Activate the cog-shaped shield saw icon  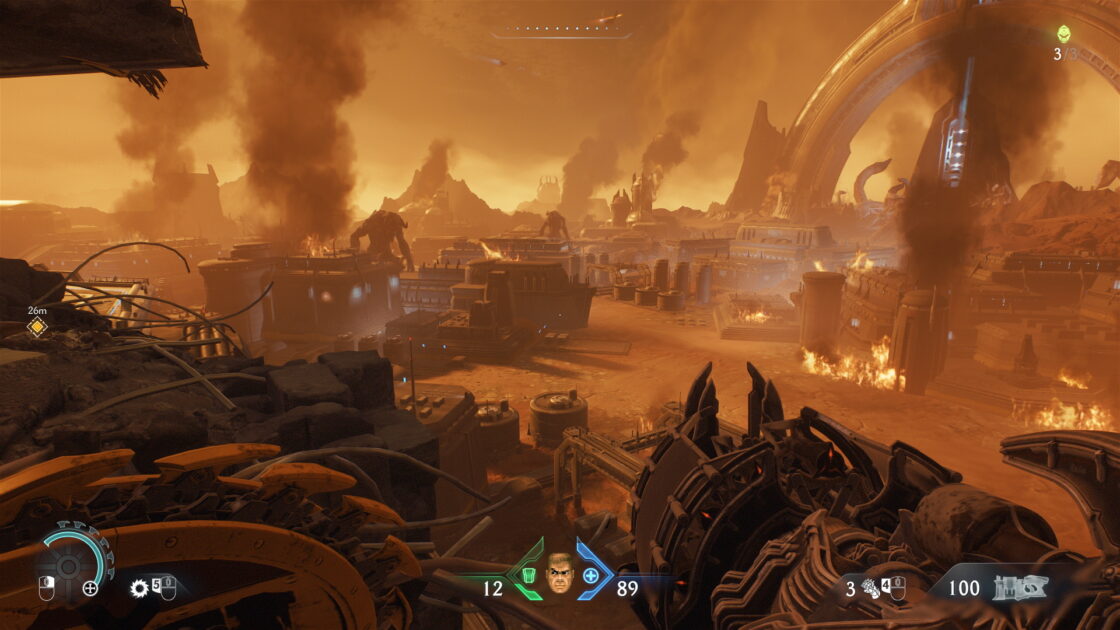click(x=140, y=588)
